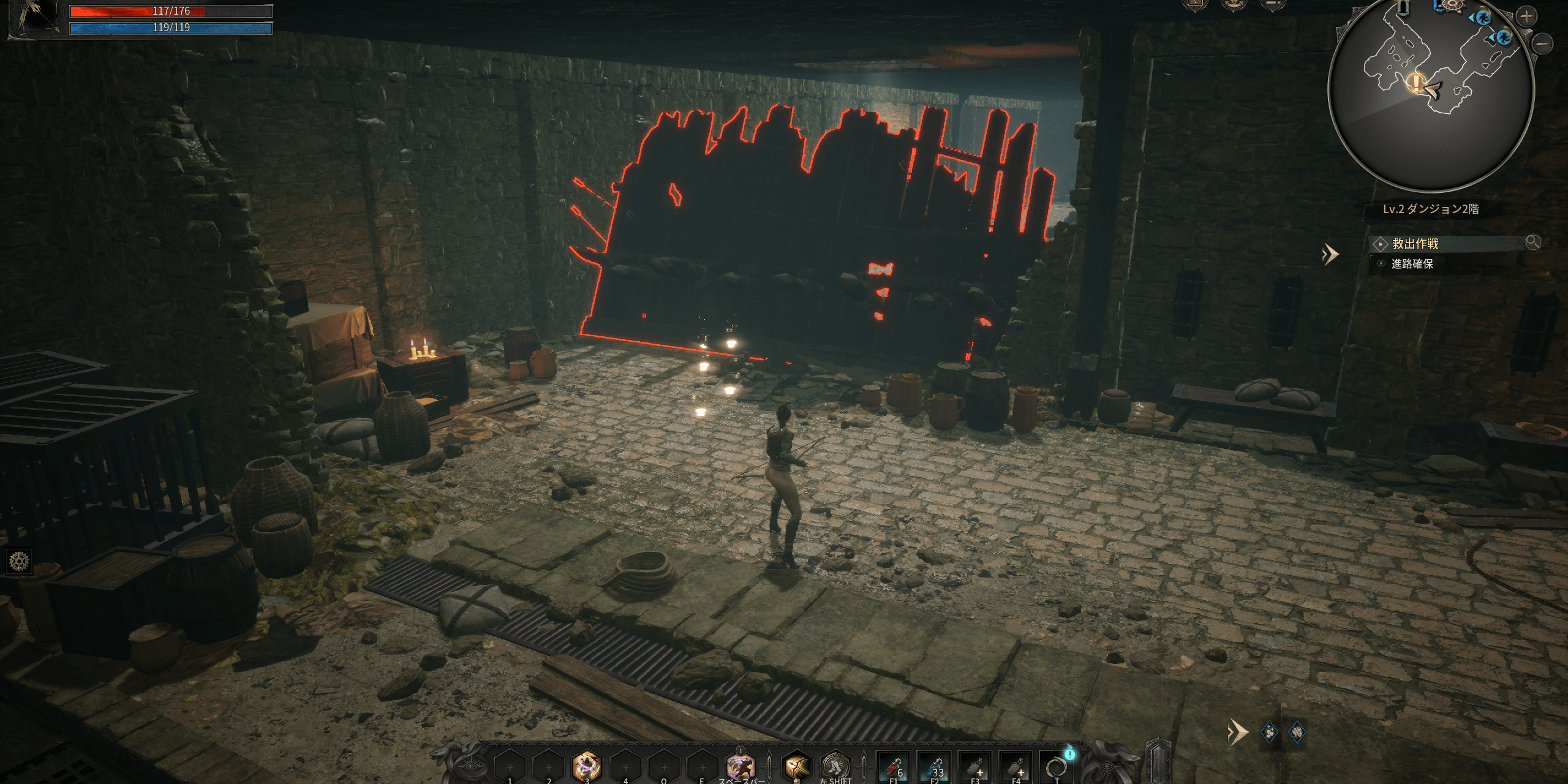Click the character portrait beside health bar
This screenshot has height=784, width=1568.
34,18
